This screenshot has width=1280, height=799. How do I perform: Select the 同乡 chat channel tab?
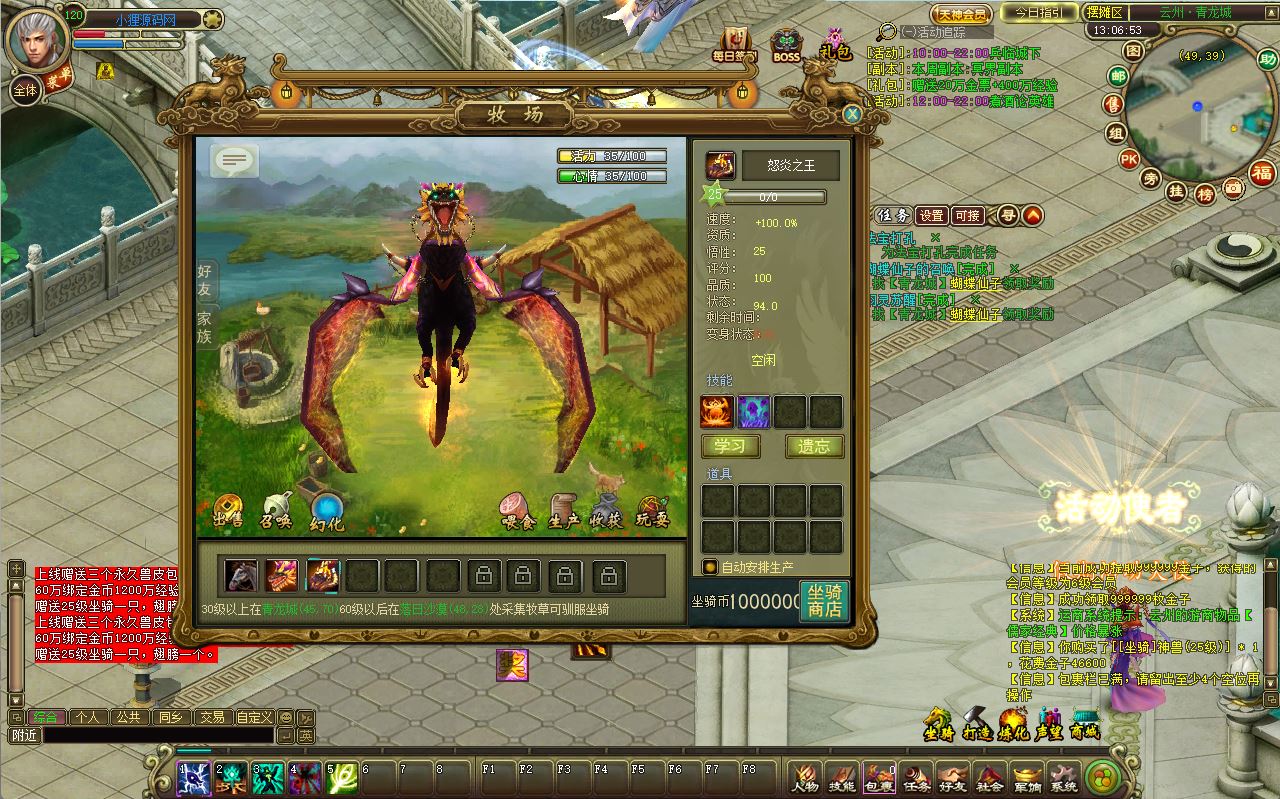169,717
